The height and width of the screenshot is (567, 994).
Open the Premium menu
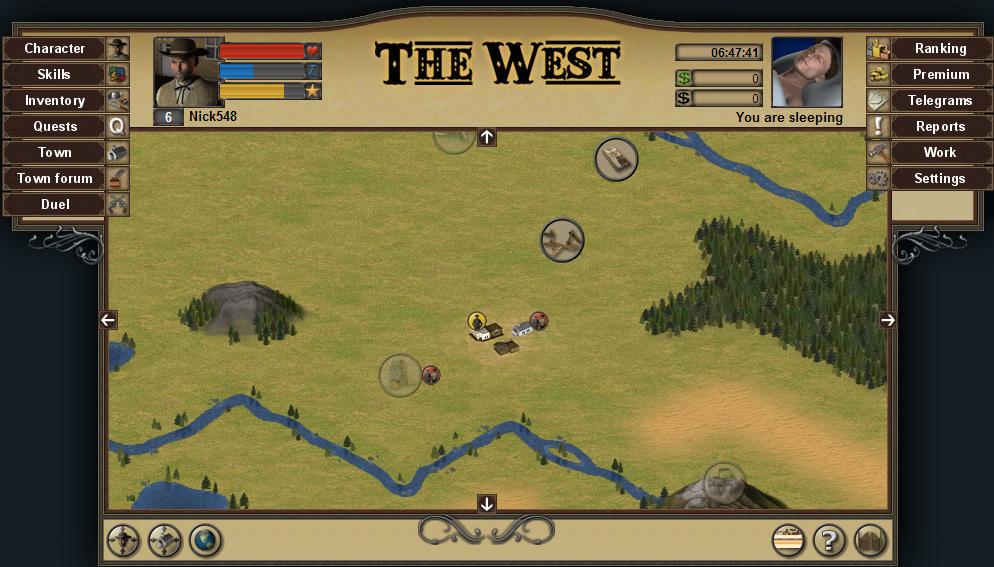click(x=939, y=74)
